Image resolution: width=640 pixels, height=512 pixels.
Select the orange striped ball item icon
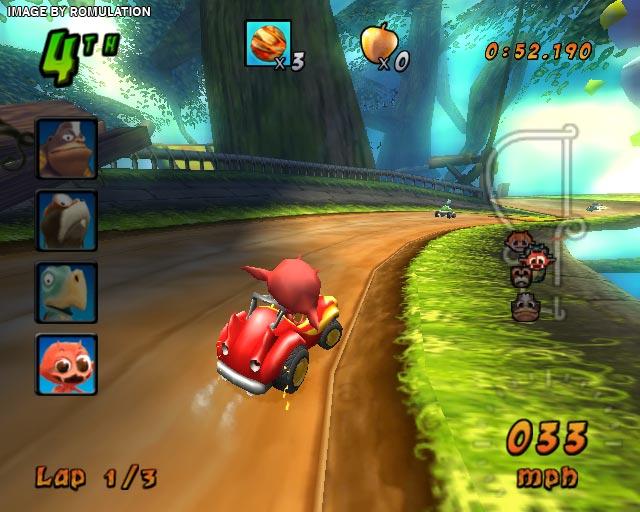(268, 43)
